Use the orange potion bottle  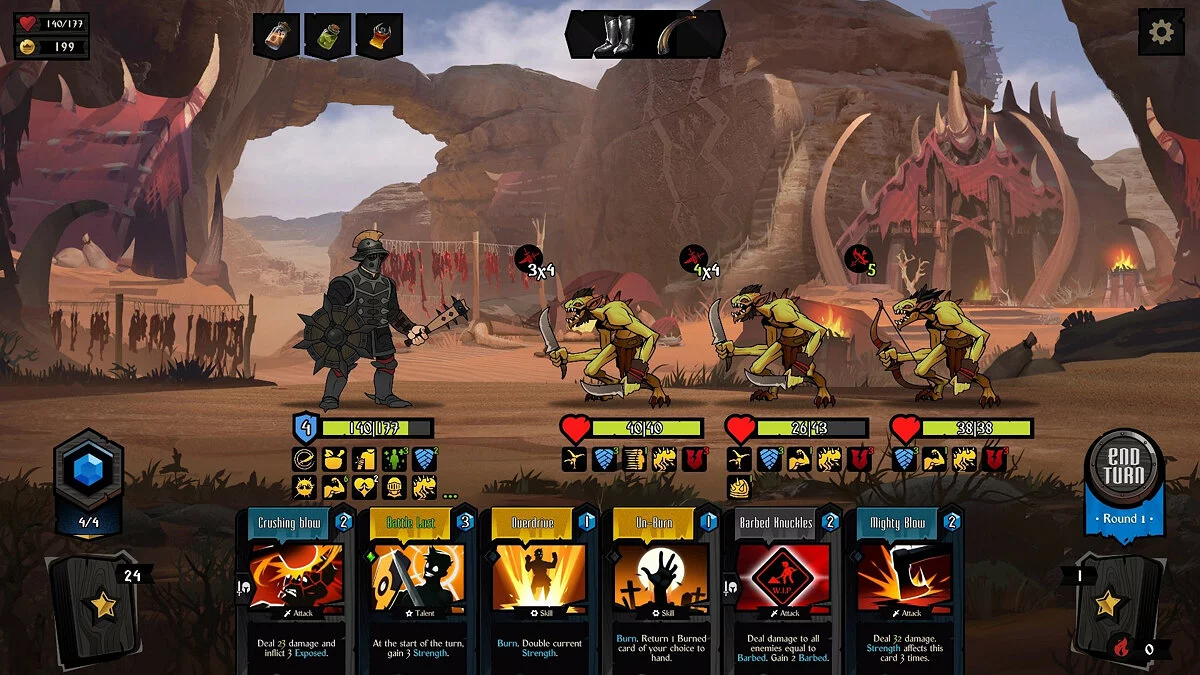pyautogui.click(x=276, y=36)
